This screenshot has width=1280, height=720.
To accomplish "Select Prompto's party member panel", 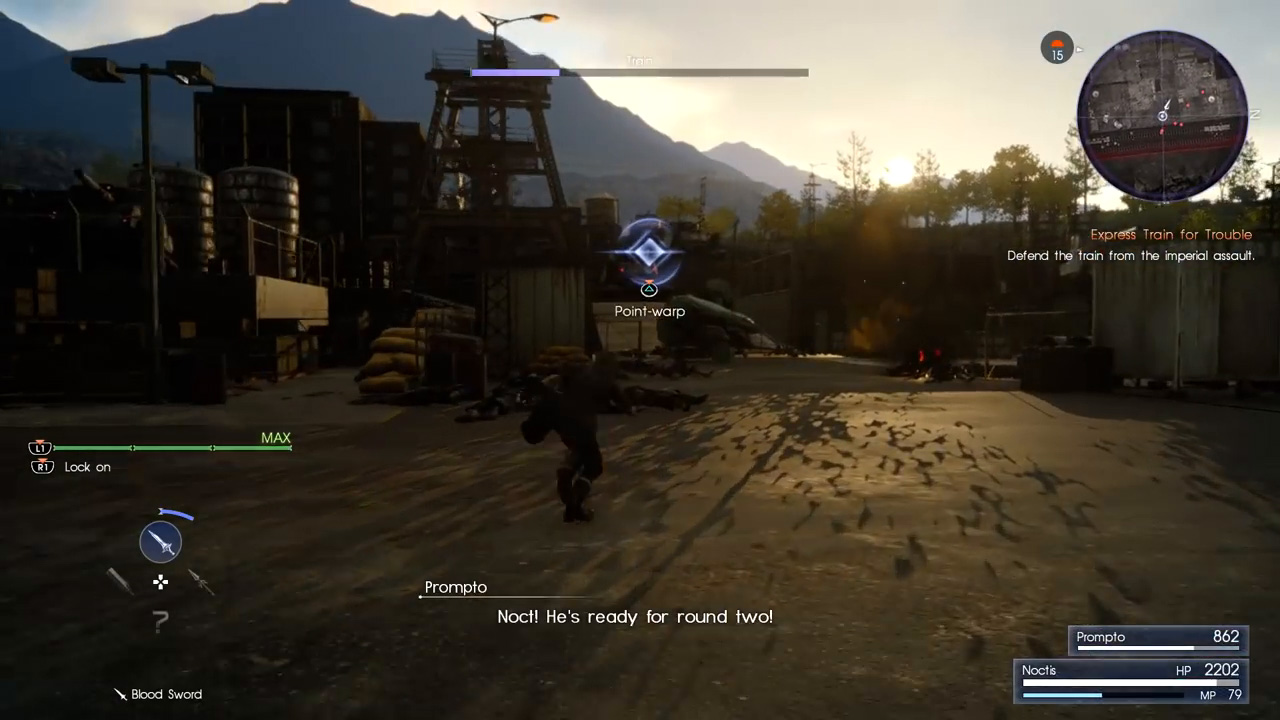I will (x=1158, y=639).
